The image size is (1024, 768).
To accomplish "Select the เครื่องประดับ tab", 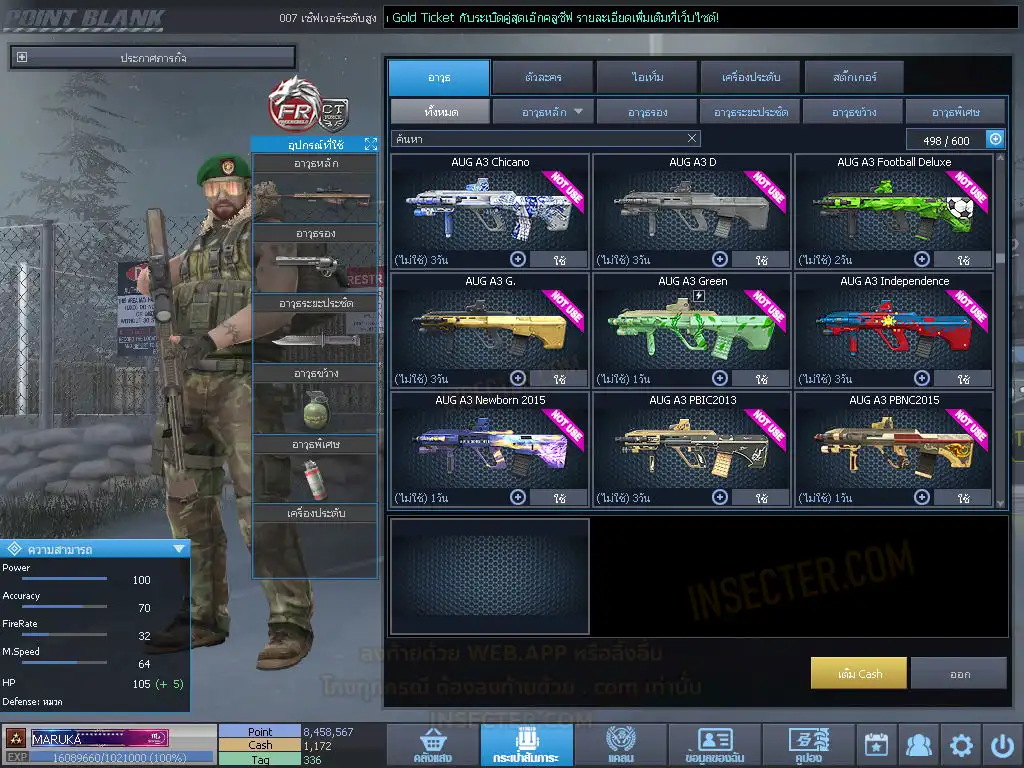I will (750, 77).
